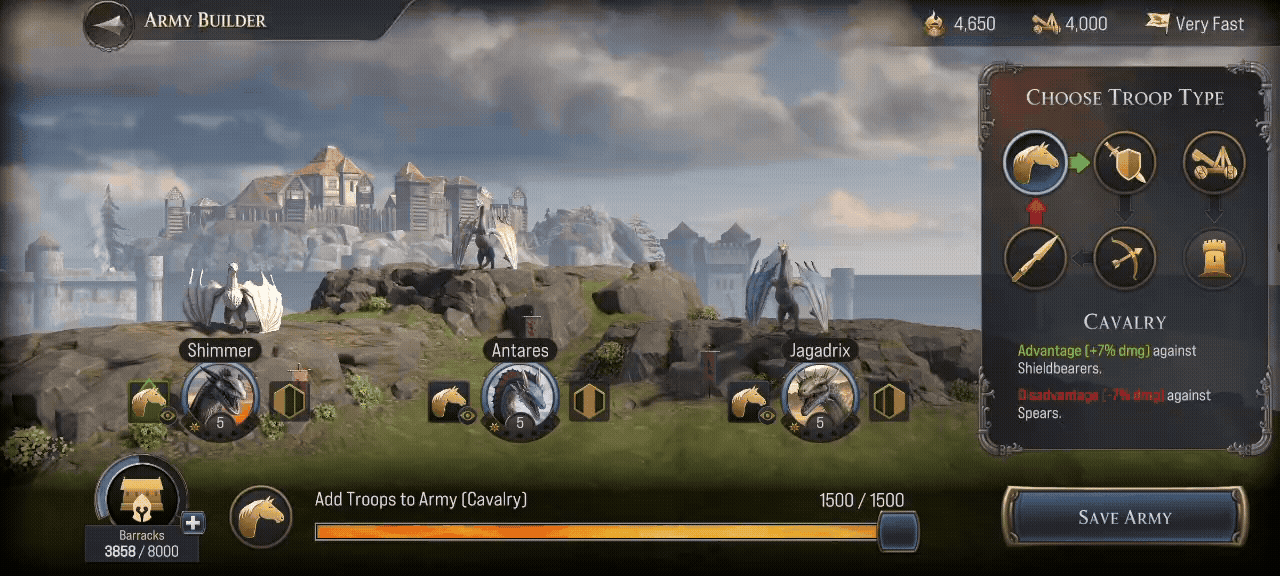
Task: Open Shimmer's formation badge
Action: (x=290, y=401)
